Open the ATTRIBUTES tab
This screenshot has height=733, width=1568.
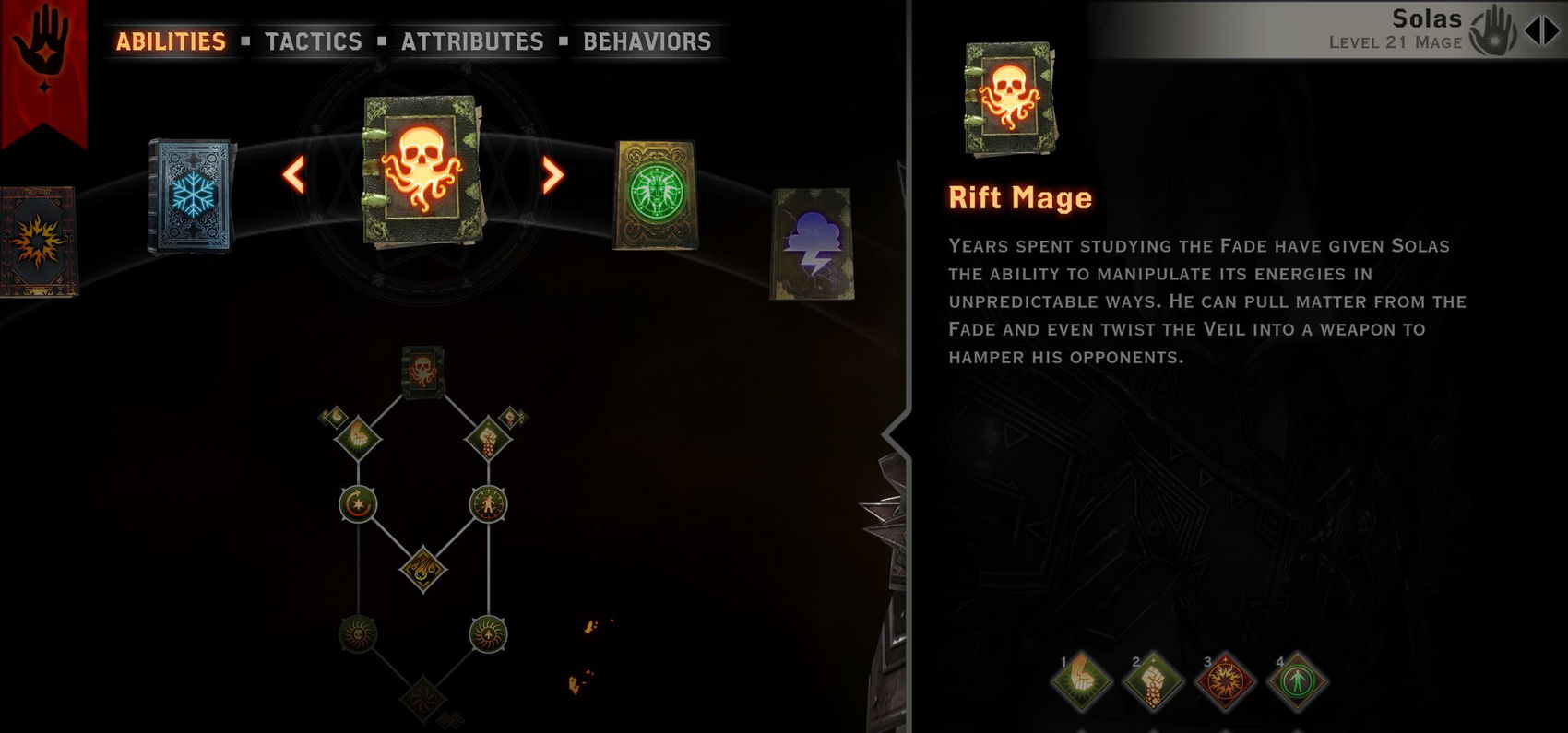pos(471,41)
